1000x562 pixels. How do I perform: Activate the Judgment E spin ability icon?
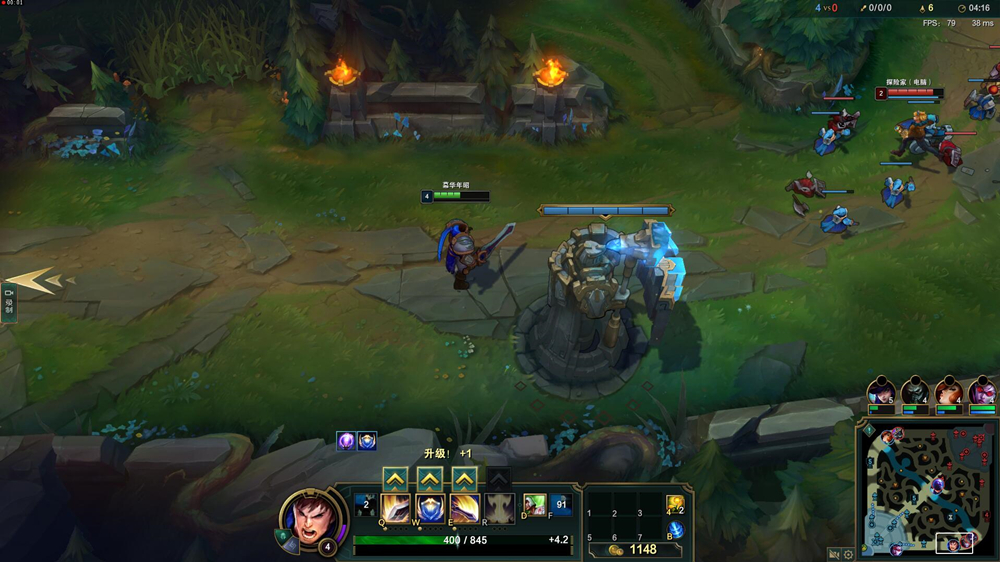[464, 508]
